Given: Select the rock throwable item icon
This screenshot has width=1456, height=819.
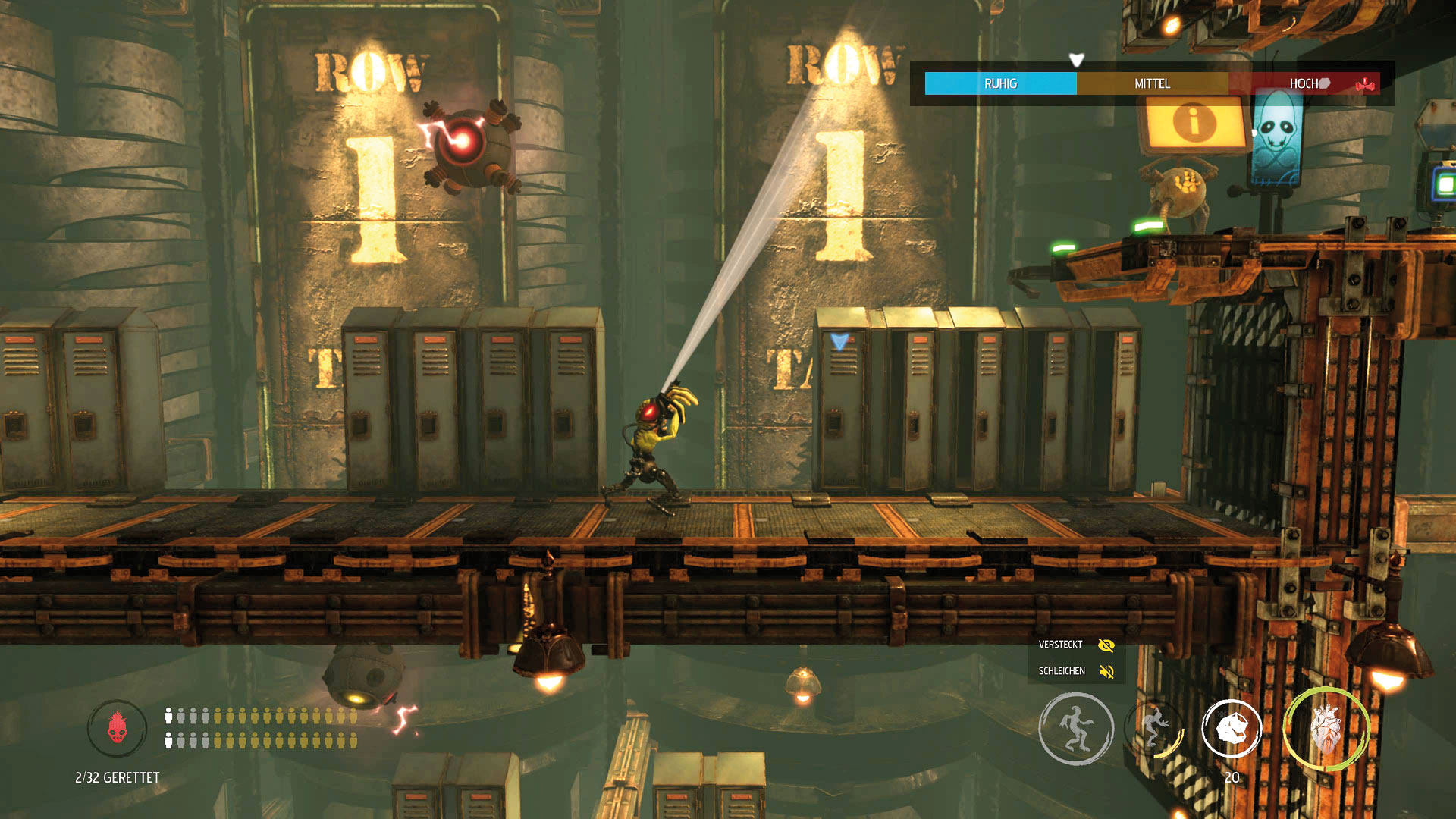Looking at the screenshot, I should point(1232,729).
